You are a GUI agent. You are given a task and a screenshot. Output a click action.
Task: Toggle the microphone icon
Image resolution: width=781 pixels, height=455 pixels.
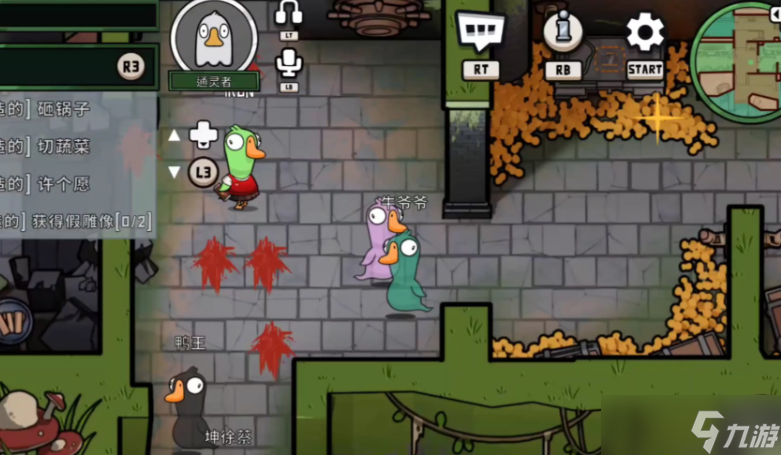tap(289, 63)
